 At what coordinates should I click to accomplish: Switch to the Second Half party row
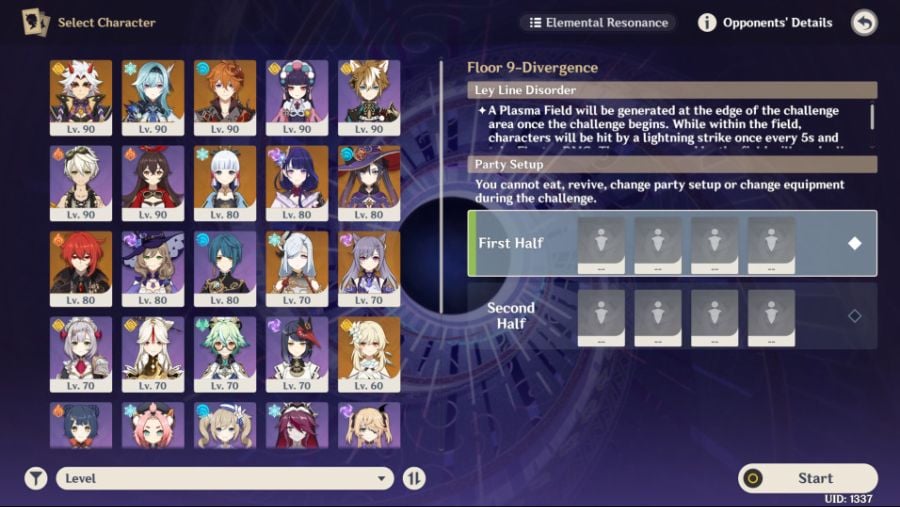672,315
